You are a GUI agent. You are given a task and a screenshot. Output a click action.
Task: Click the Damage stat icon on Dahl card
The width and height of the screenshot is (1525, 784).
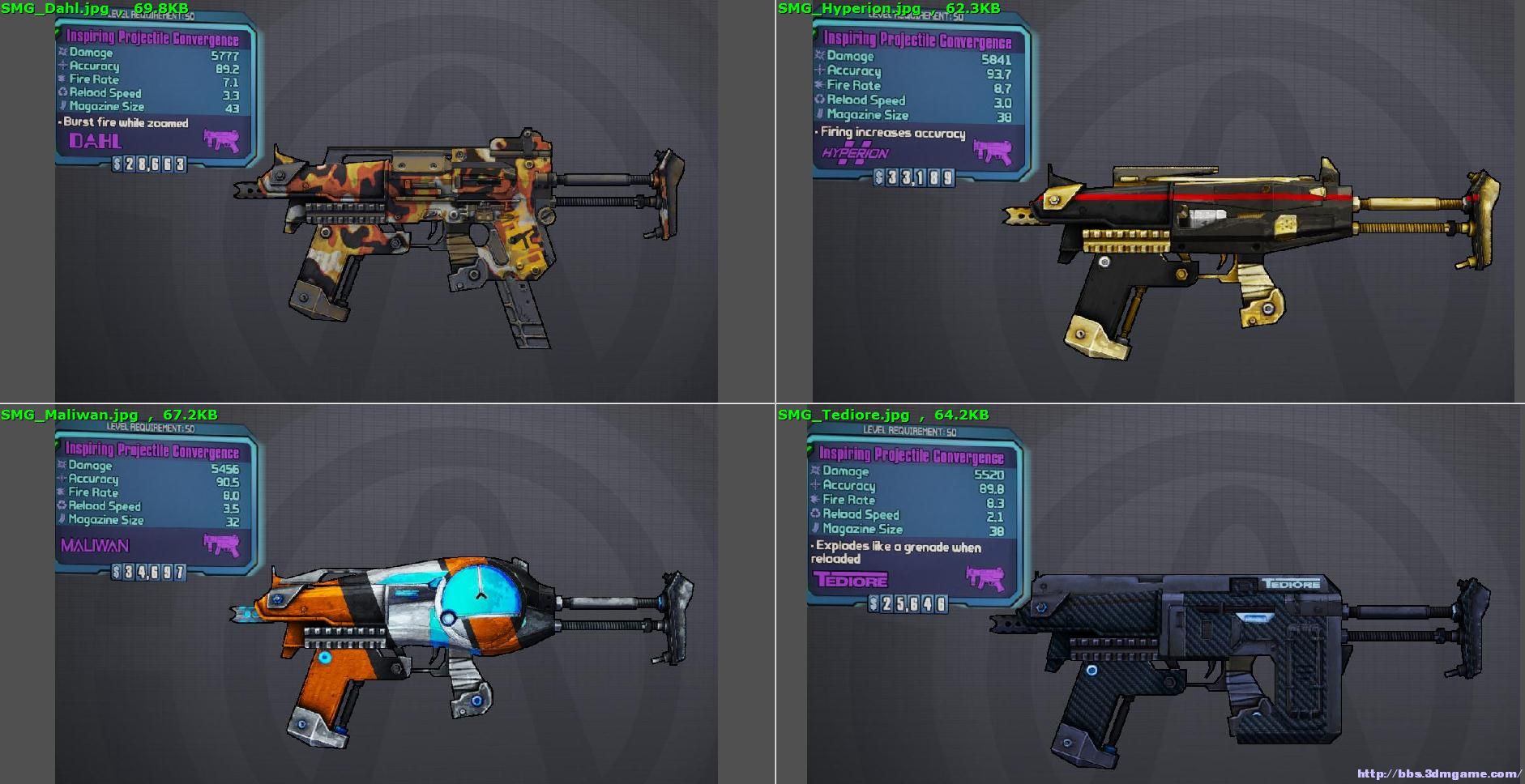pyautogui.click(x=64, y=53)
